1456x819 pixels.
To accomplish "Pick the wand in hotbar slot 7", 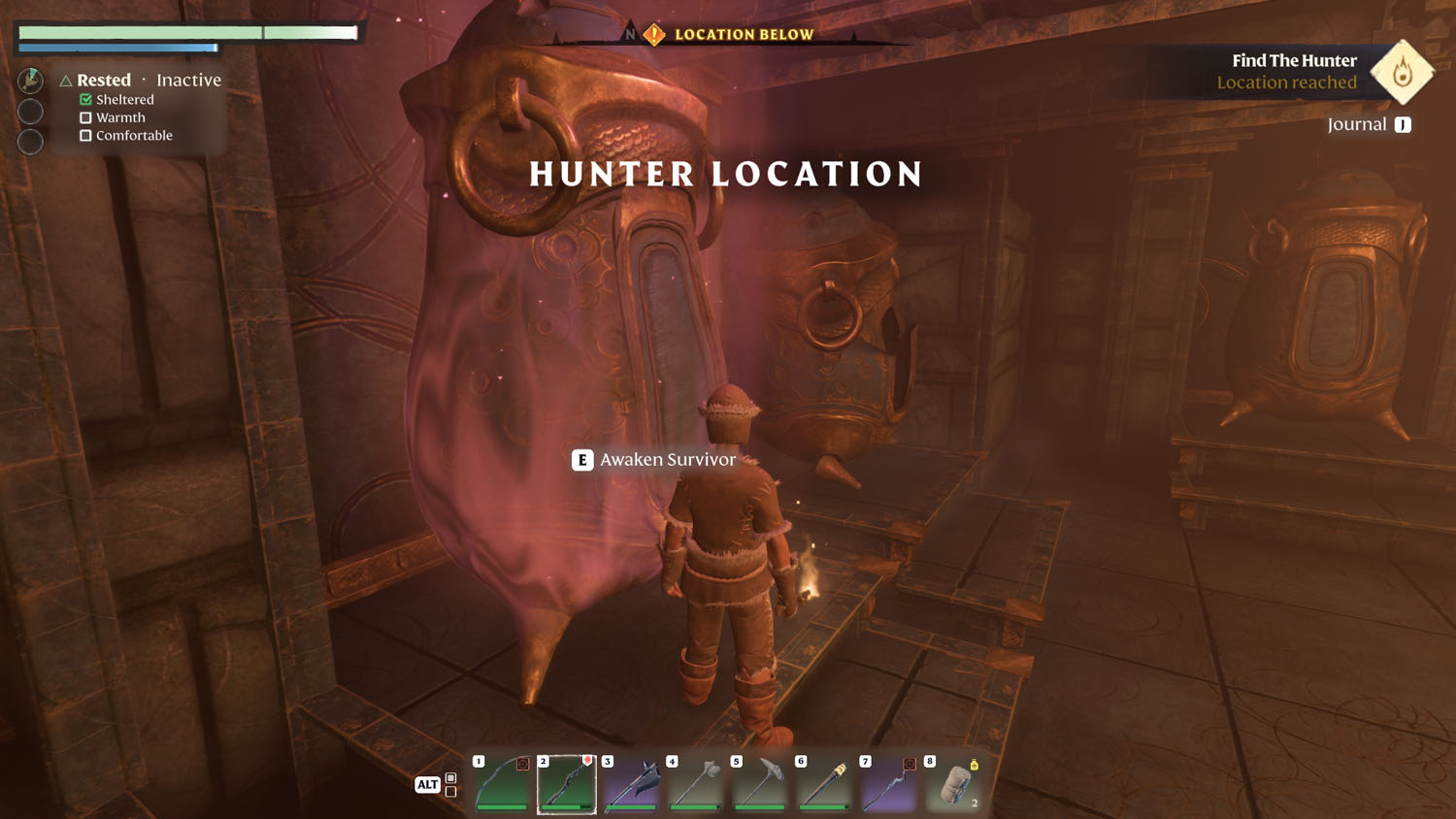I will (888, 784).
